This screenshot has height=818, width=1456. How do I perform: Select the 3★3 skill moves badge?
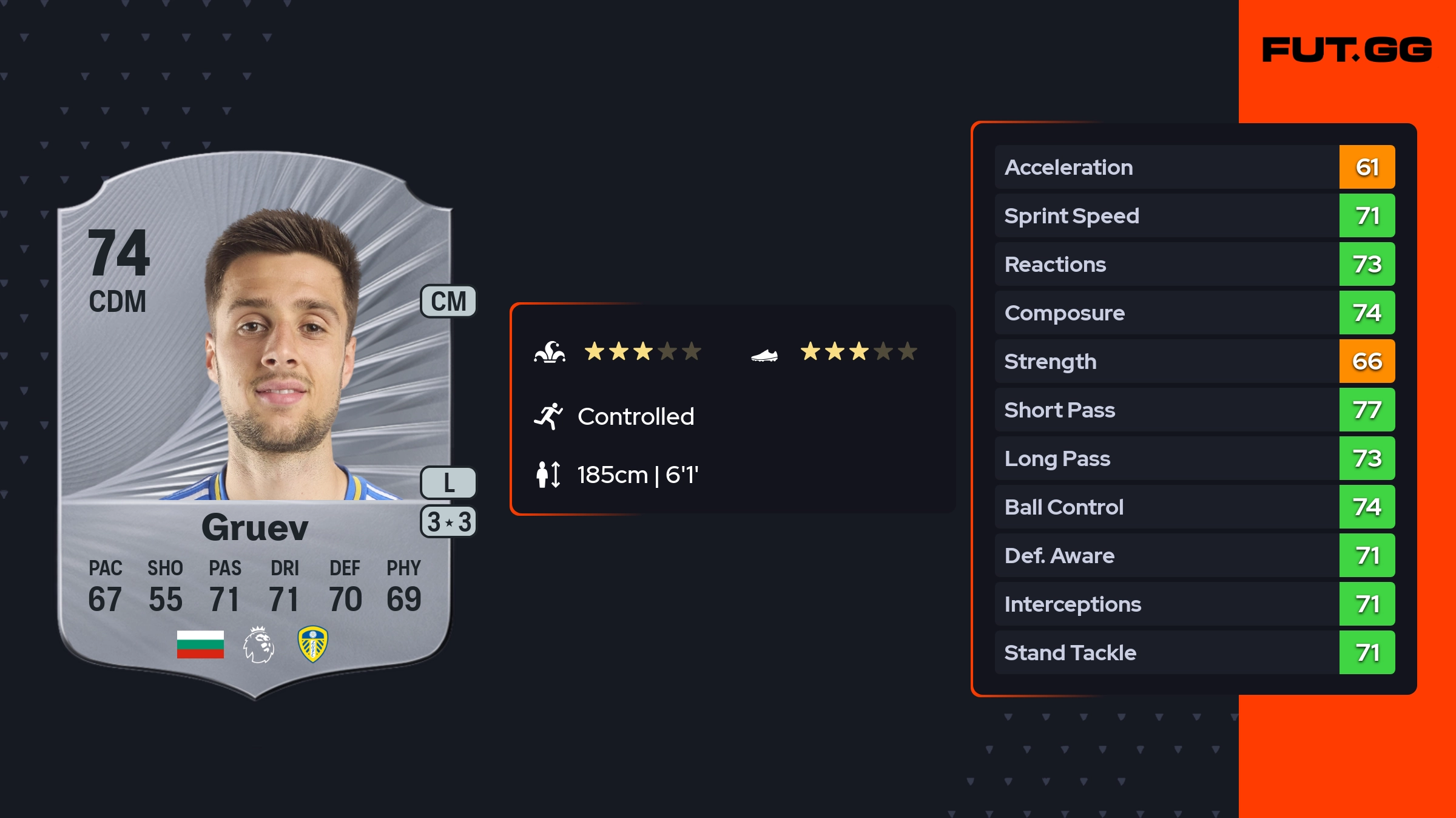pos(448,522)
